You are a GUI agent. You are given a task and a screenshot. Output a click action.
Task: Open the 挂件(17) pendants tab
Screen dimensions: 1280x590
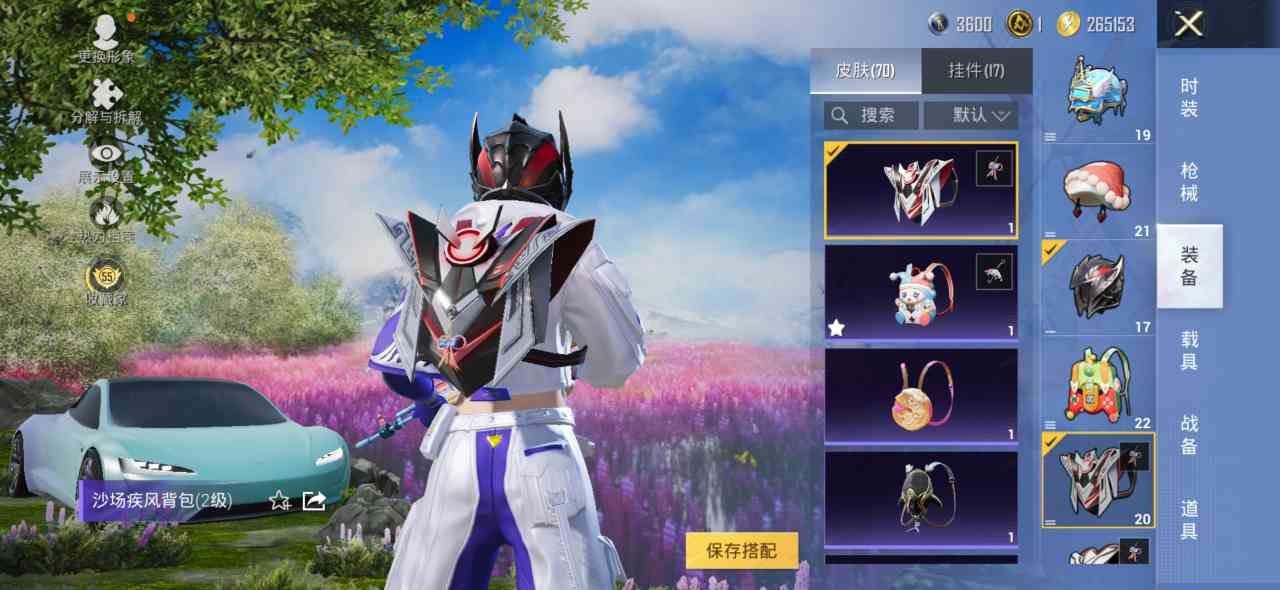coord(976,71)
